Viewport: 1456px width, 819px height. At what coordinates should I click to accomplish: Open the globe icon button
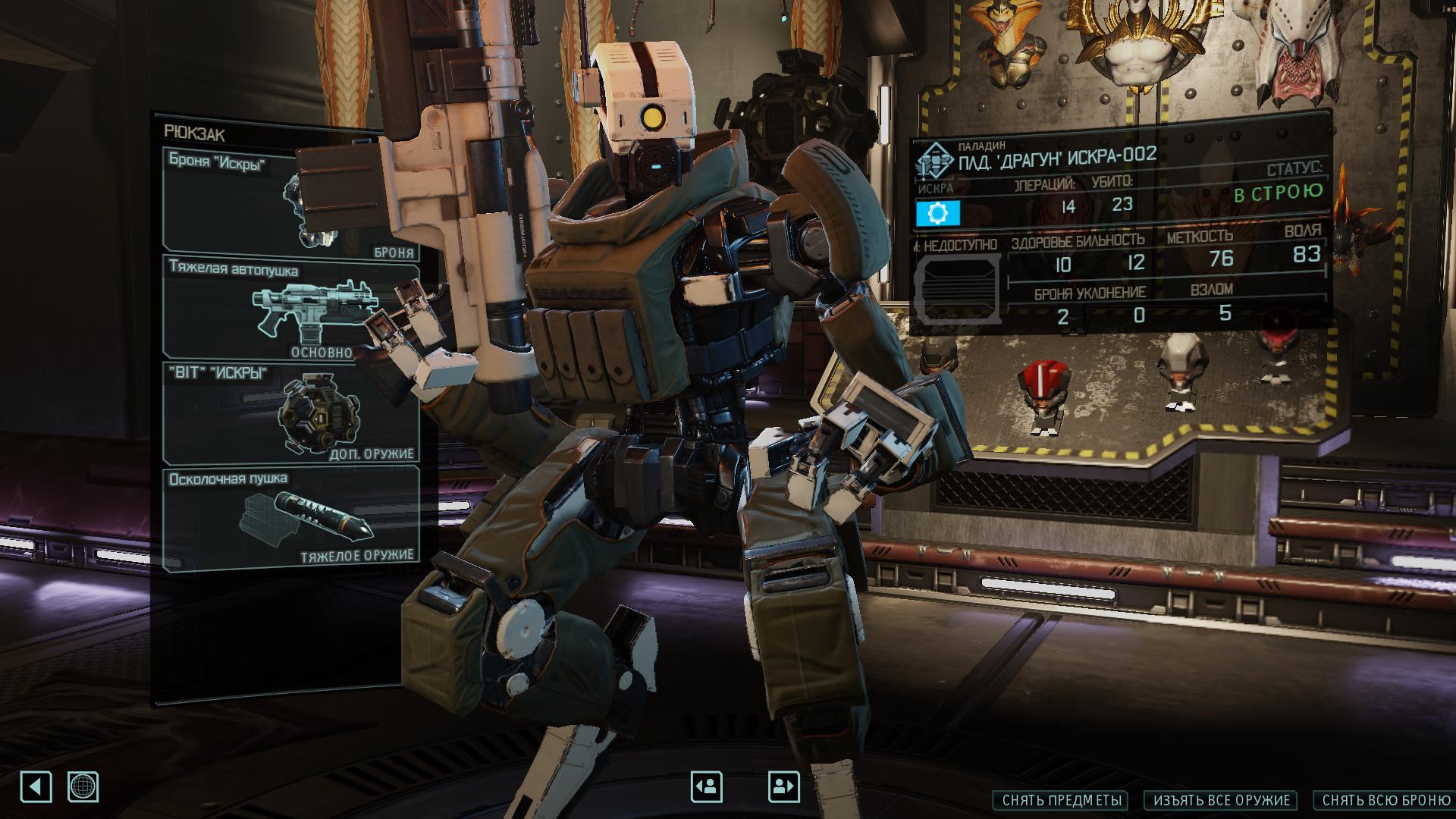(83, 787)
